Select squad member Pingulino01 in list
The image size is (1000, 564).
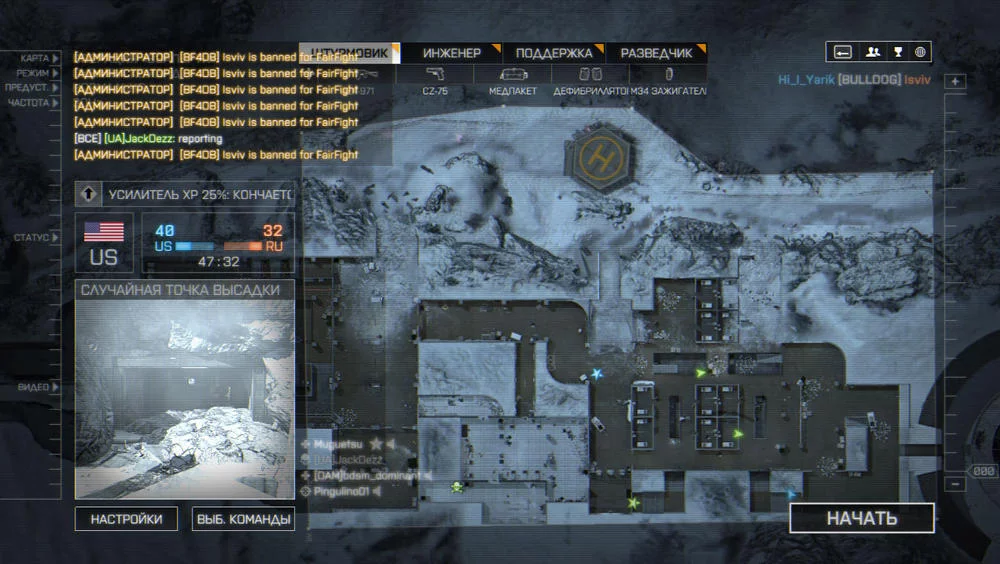click(x=344, y=492)
